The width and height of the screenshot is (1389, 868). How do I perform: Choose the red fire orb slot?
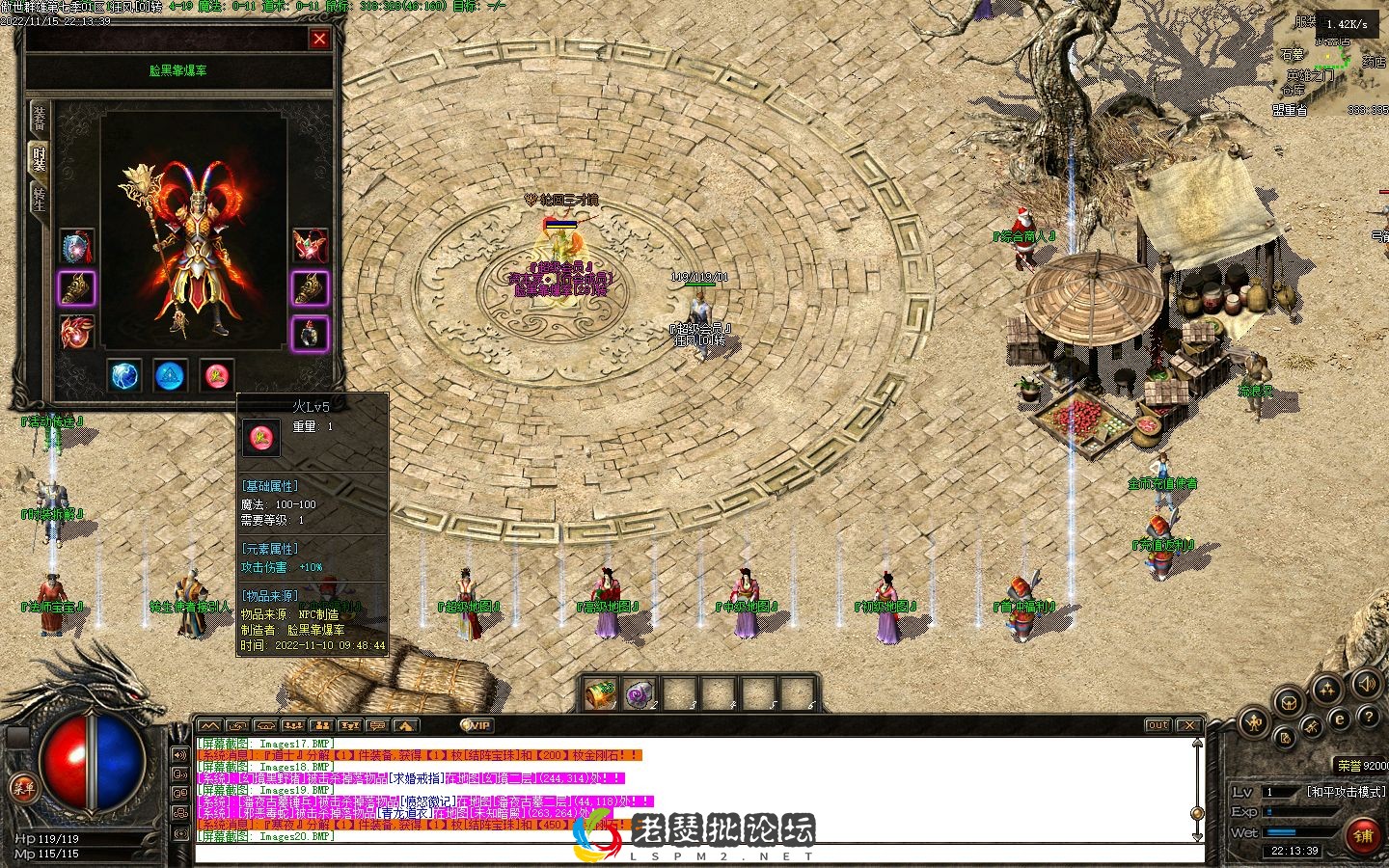(217, 375)
